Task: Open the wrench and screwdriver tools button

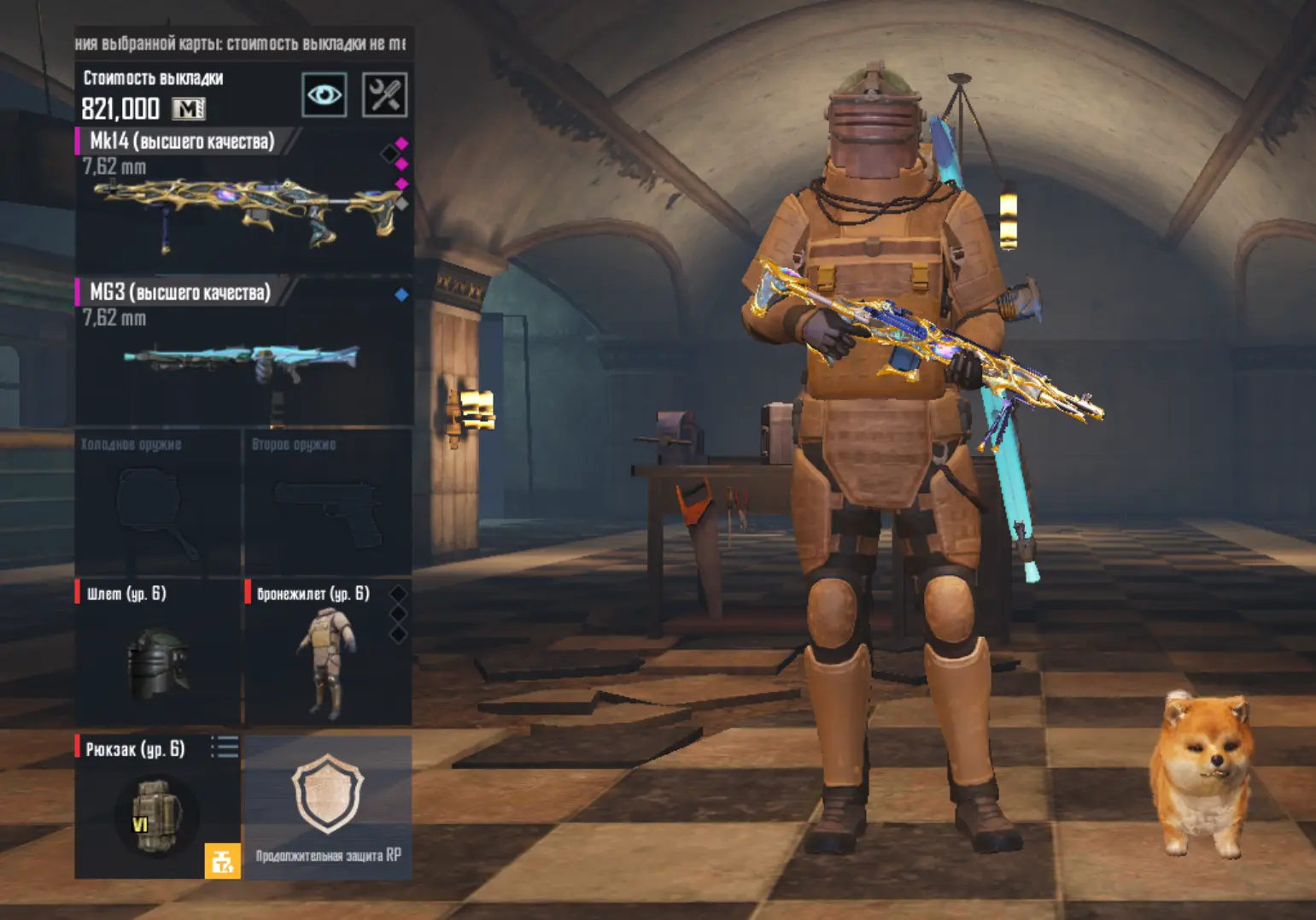Action: click(385, 95)
